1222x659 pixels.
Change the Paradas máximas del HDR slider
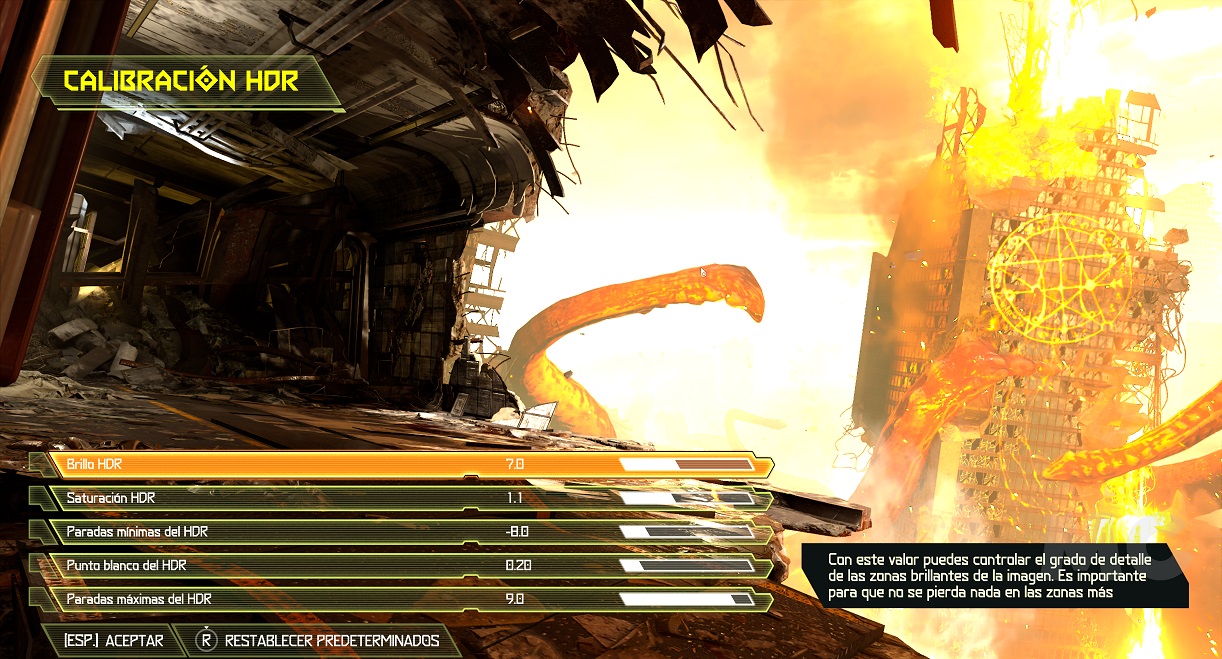point(687,599)
